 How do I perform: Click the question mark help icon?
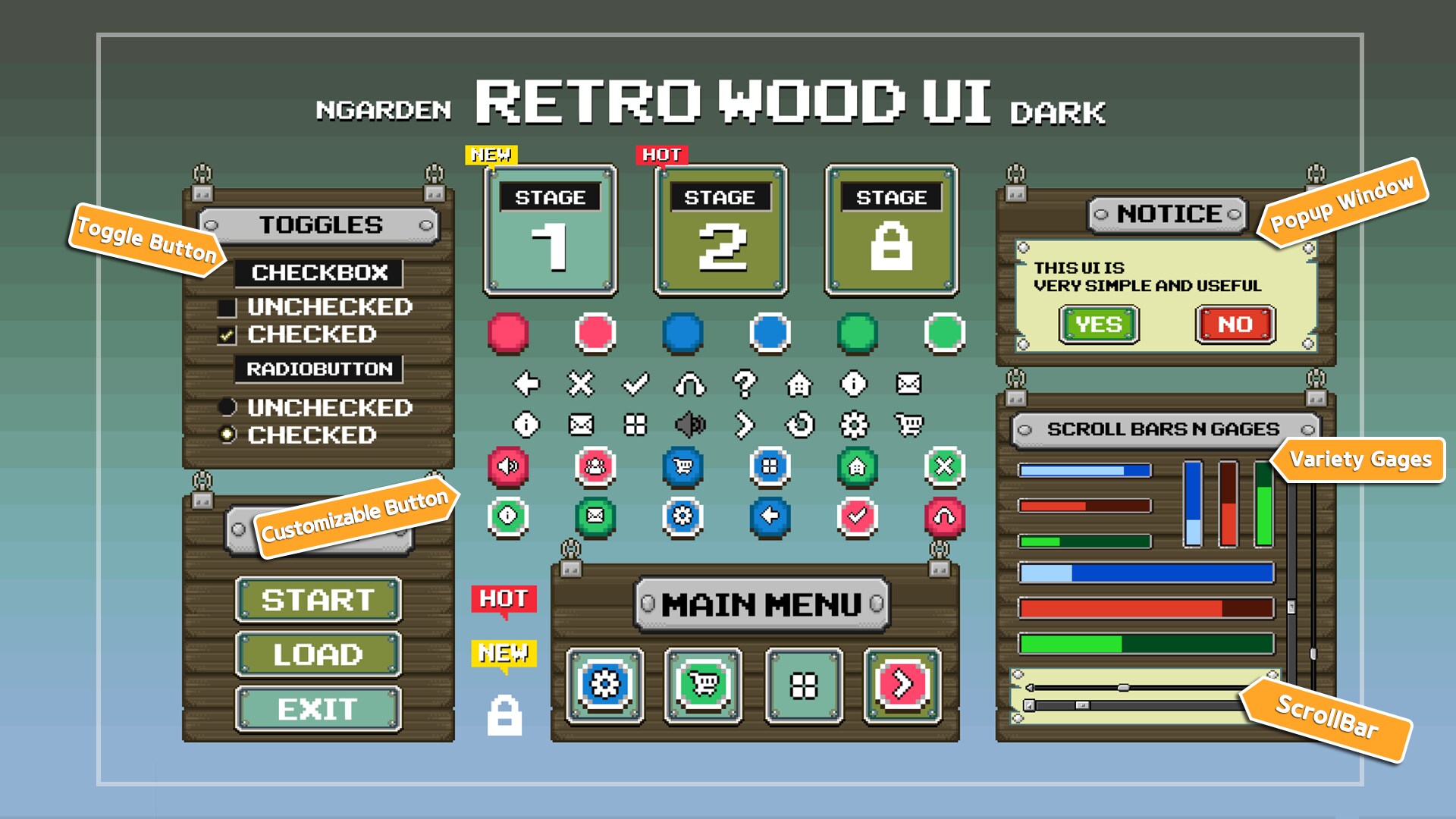(747, 384)
